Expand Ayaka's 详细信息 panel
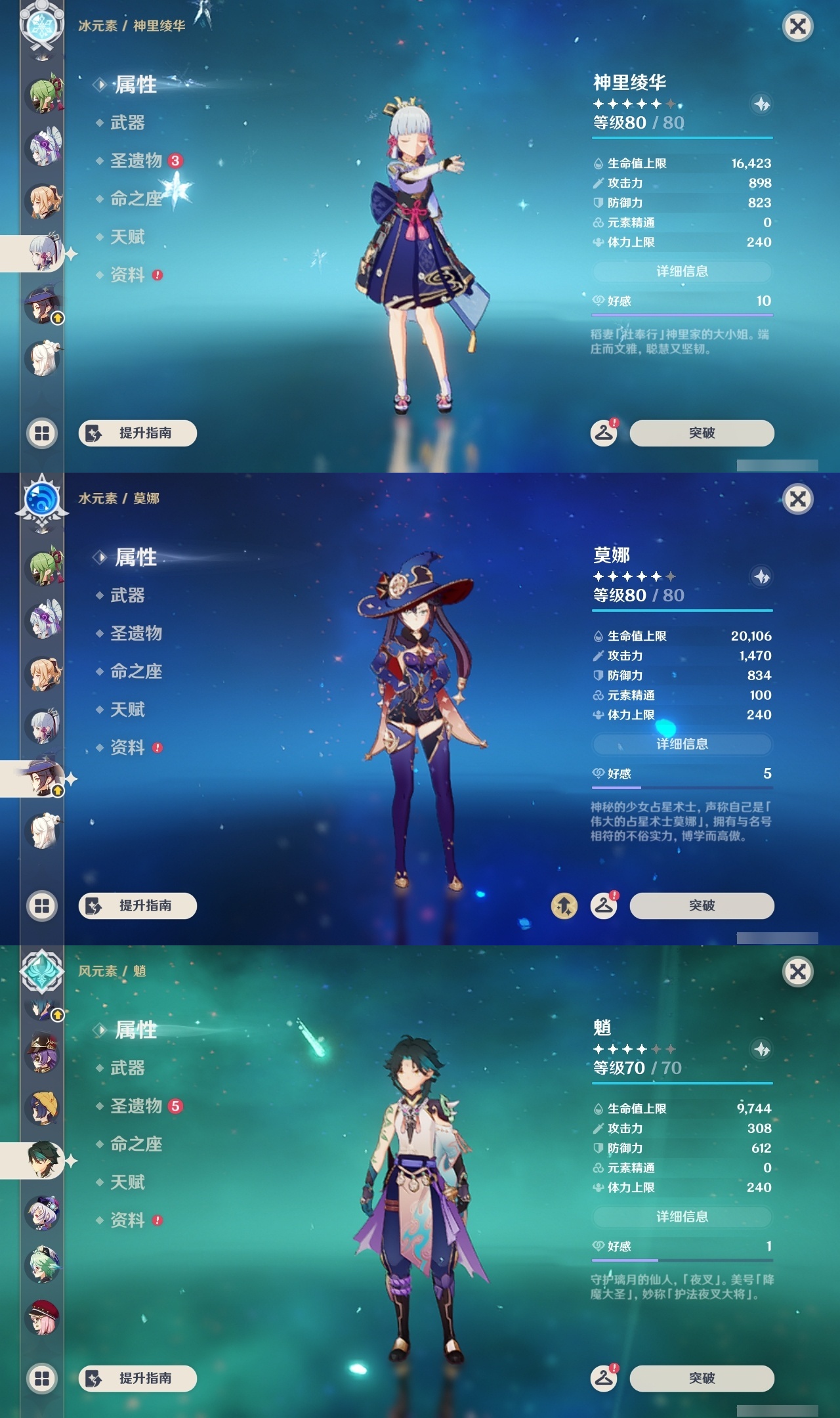The width and height of the screenshot is (840, 1418). (682, 272)
